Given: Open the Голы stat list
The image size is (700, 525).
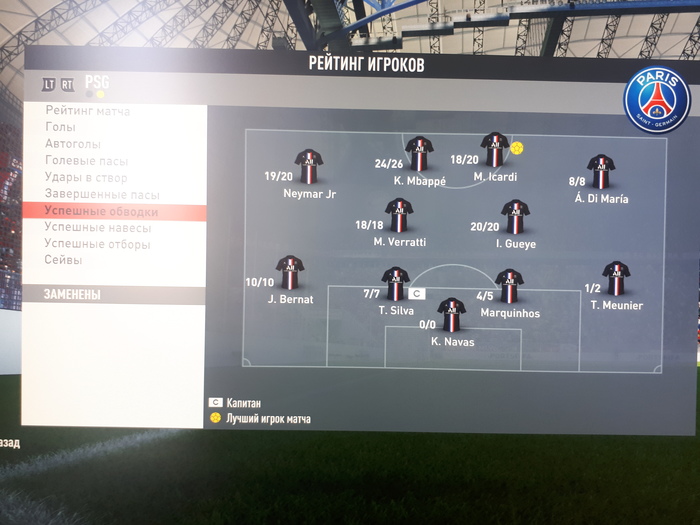Looking at the screenshot, I should pos(60,127).
